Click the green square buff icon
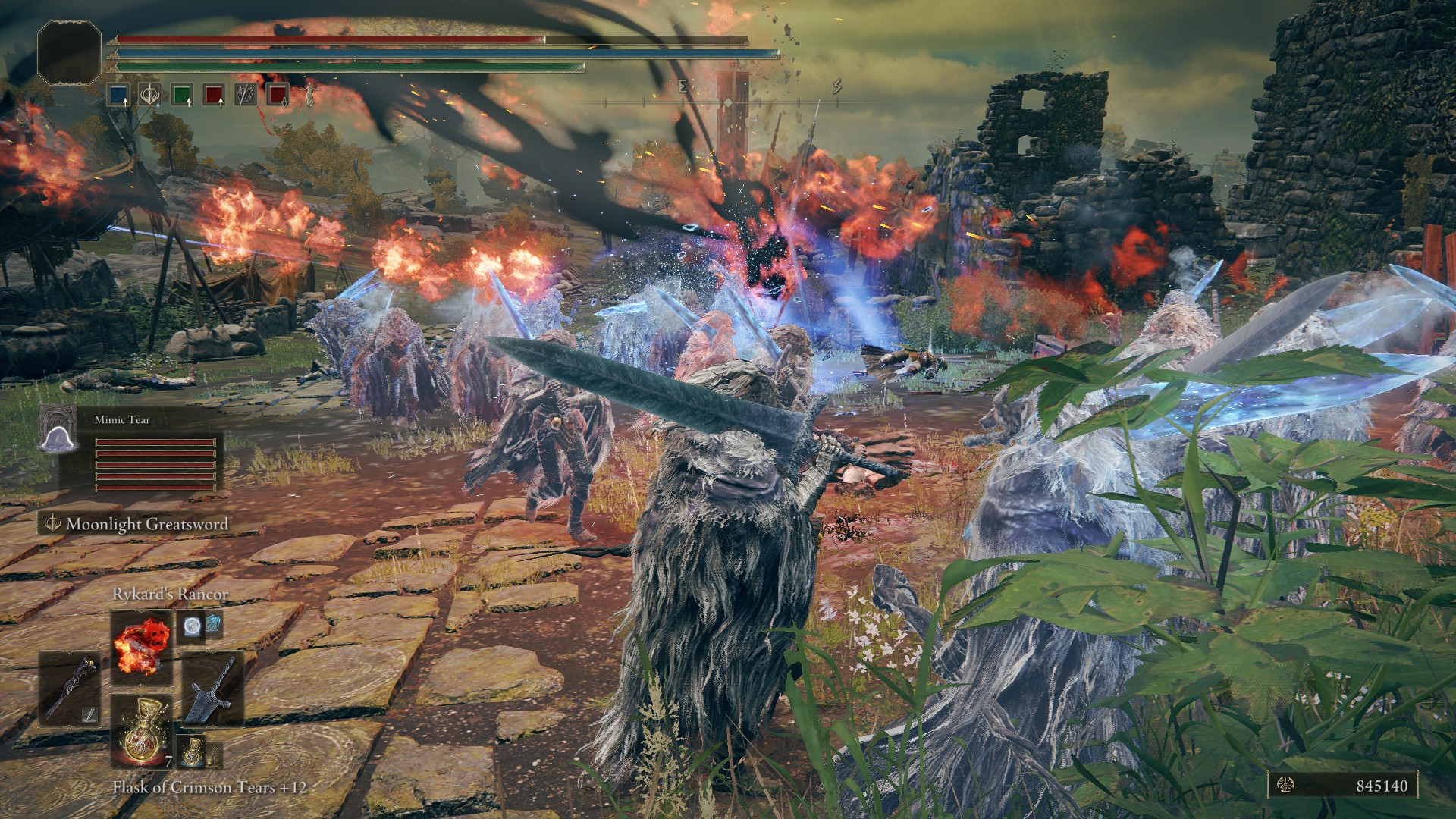This screenshot has height=819, width=1456. 181,95
